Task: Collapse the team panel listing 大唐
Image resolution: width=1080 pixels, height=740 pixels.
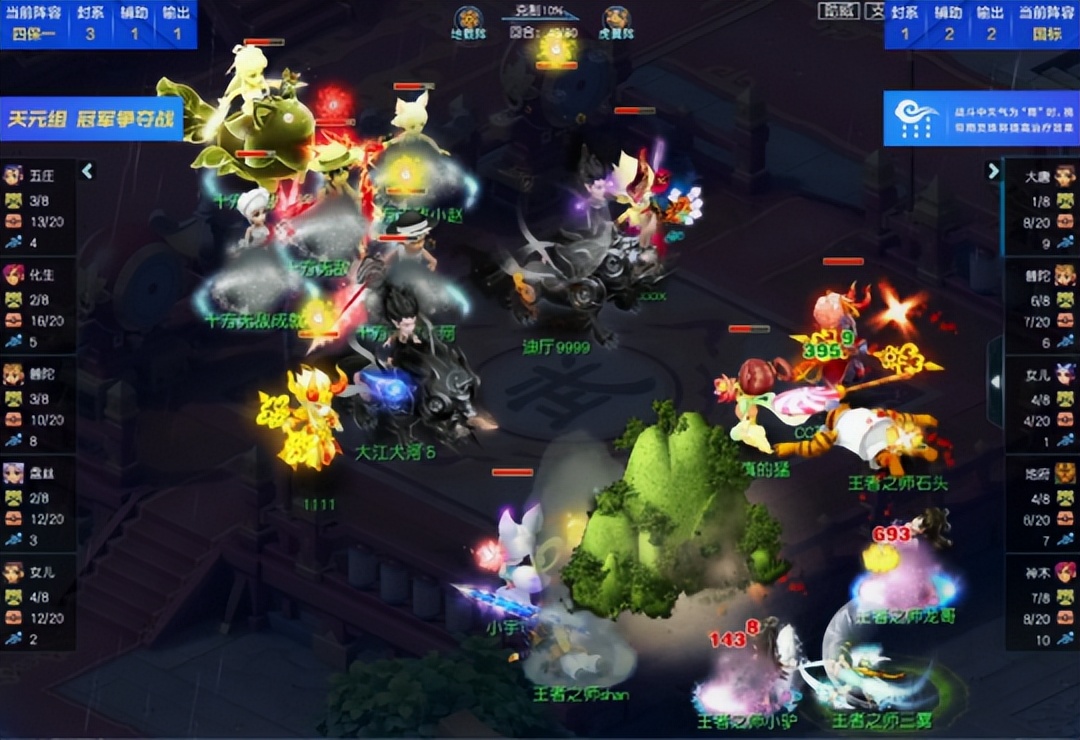Action: coord(993,171)
